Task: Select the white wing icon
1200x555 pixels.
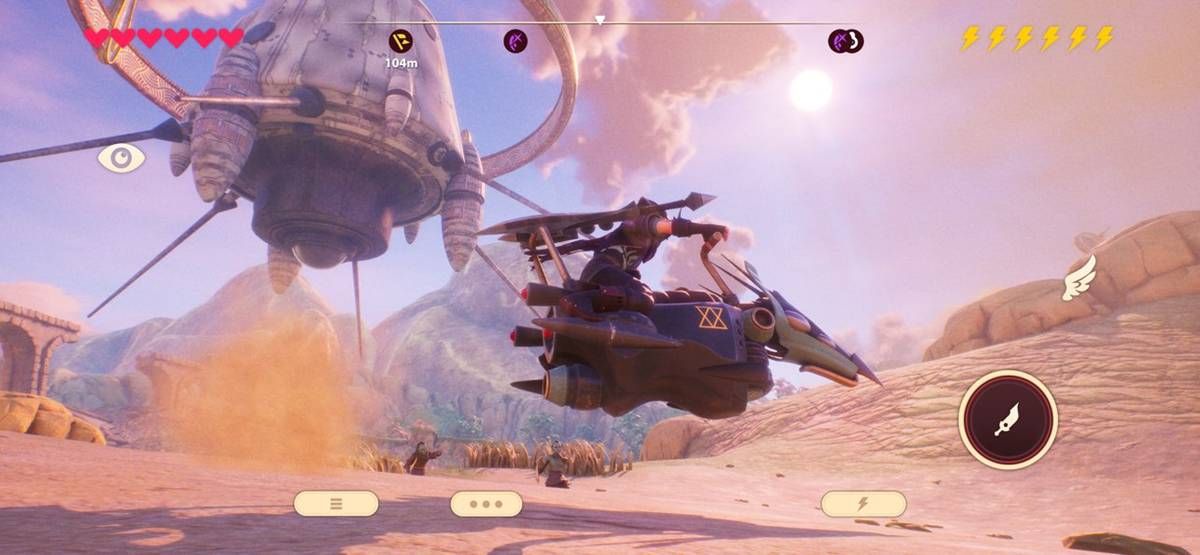Action: 1080,278
